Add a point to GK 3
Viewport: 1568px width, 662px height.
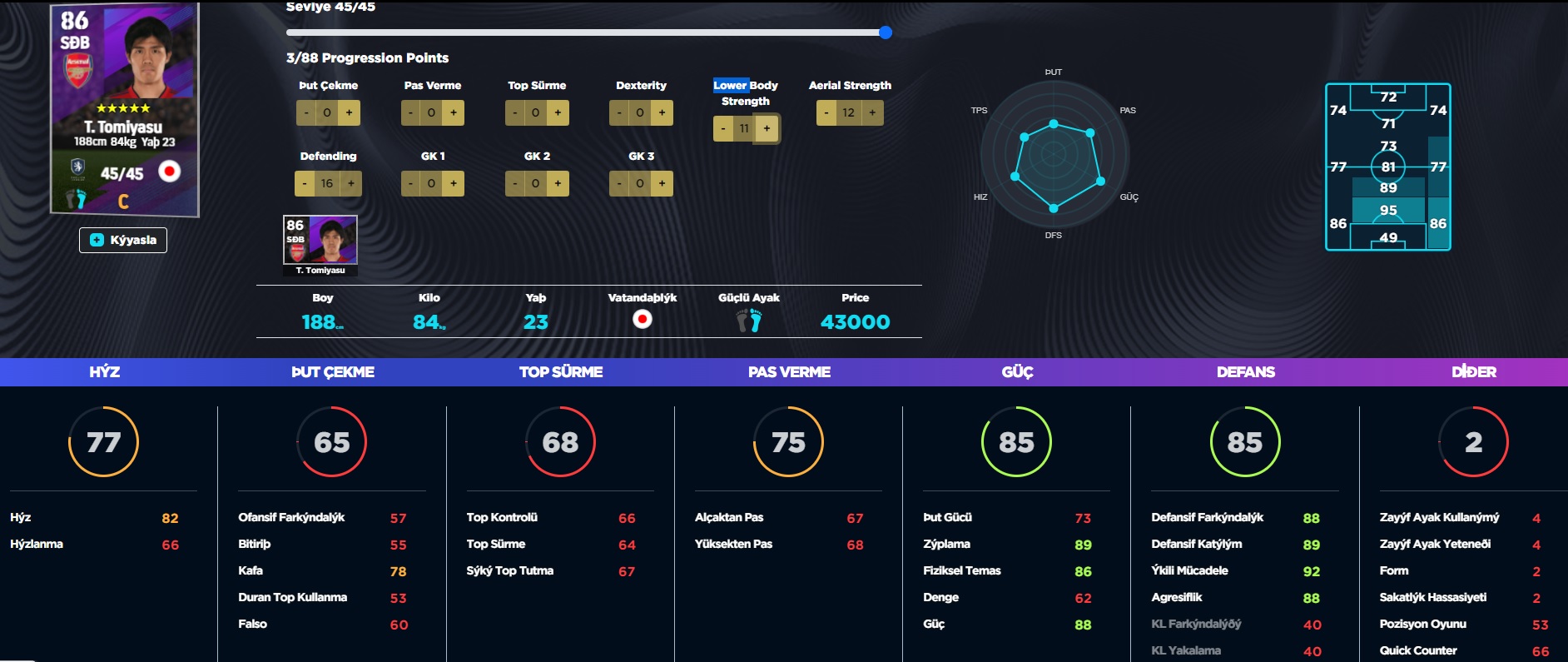(x=662, y=183)
